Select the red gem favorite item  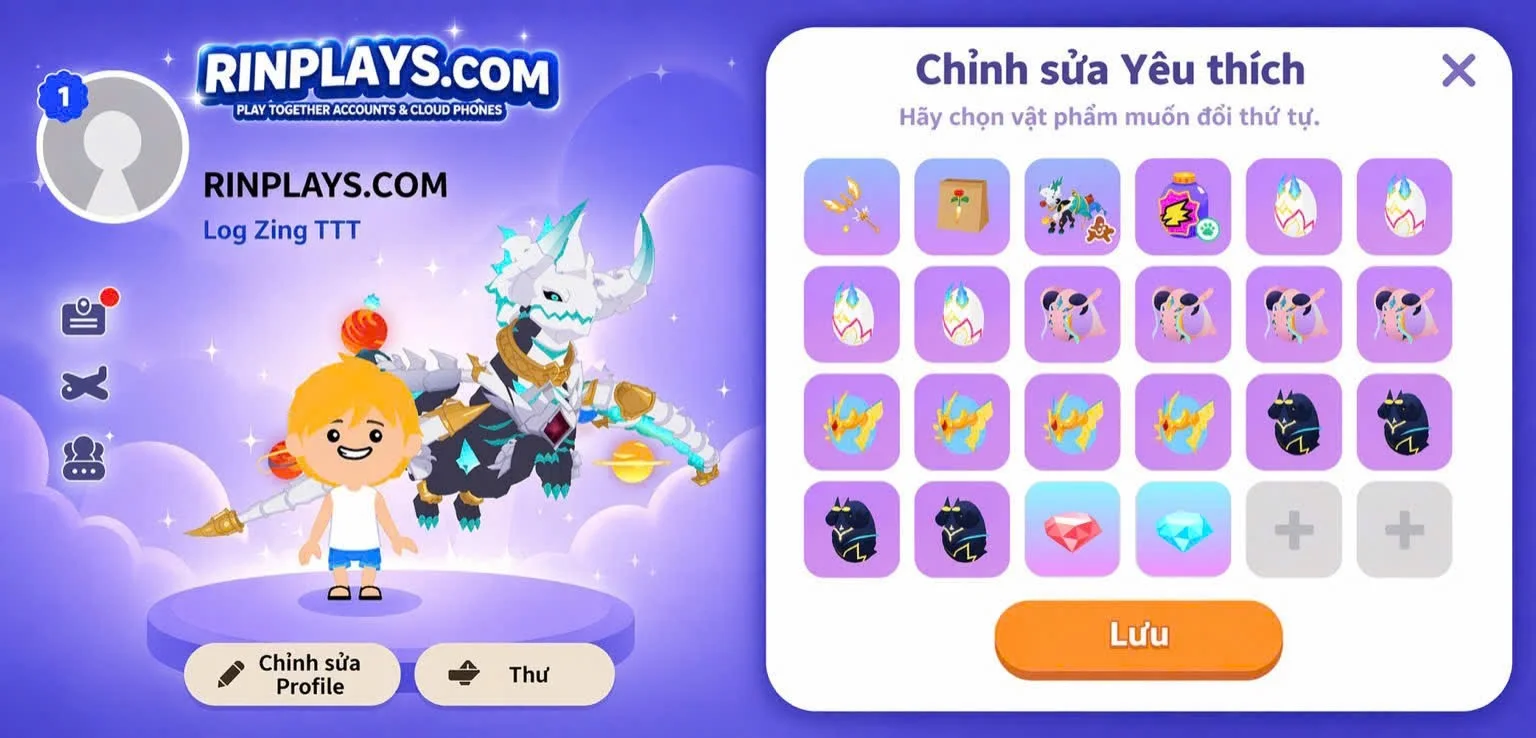pyautogui.click(x=1072, y=529)
